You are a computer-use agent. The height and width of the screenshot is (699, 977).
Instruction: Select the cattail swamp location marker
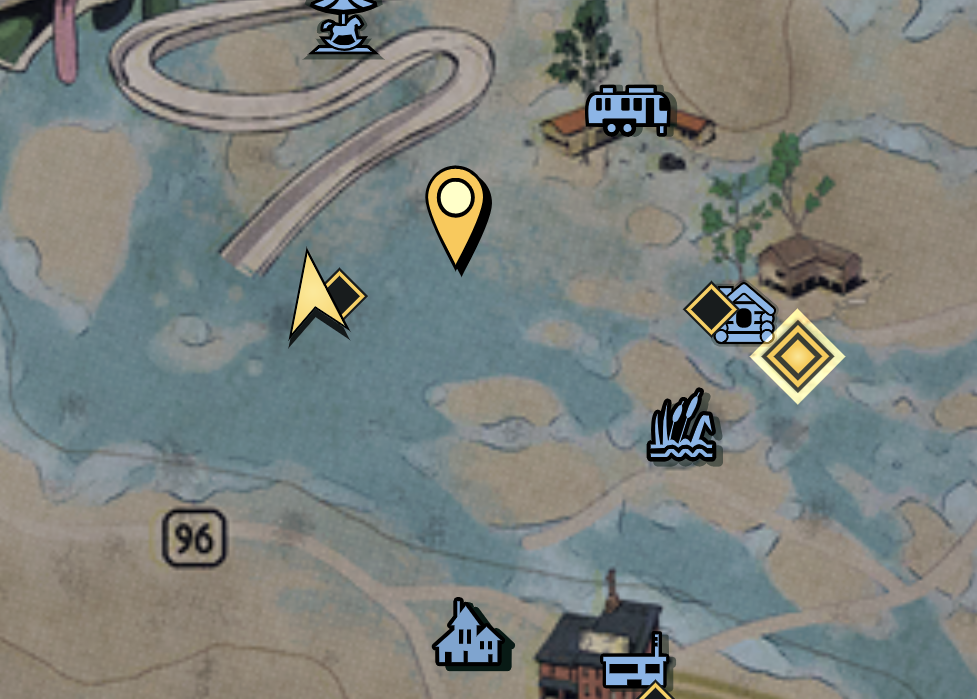tap(682, 428)
